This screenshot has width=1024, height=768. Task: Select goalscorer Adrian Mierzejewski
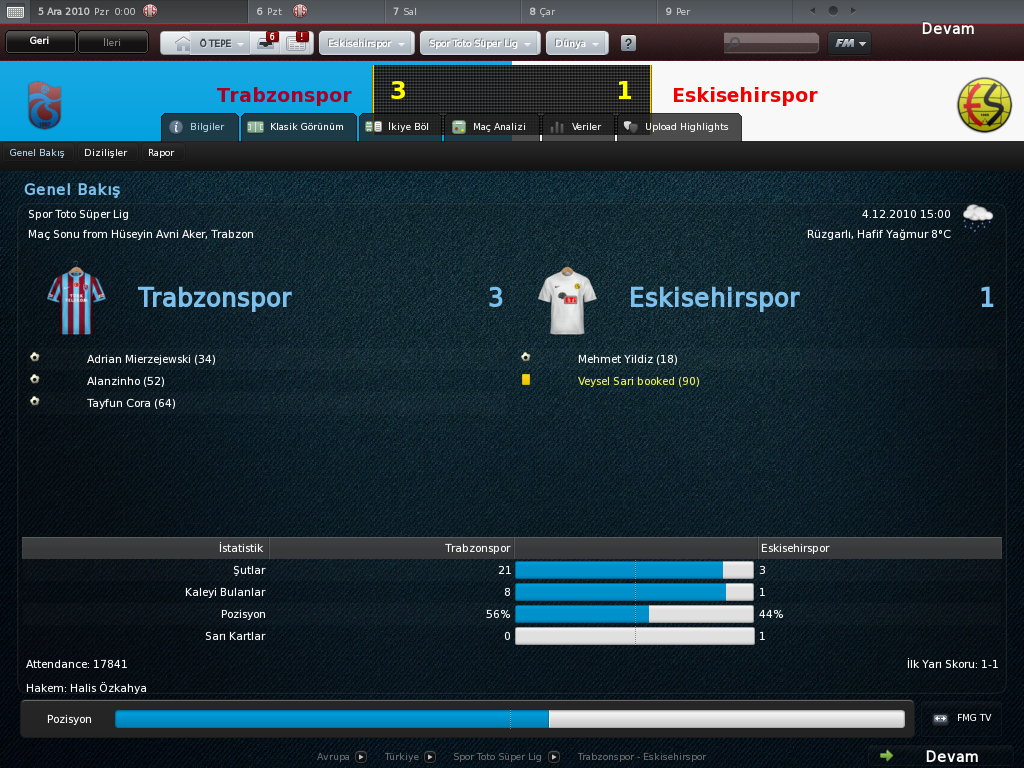151,359
